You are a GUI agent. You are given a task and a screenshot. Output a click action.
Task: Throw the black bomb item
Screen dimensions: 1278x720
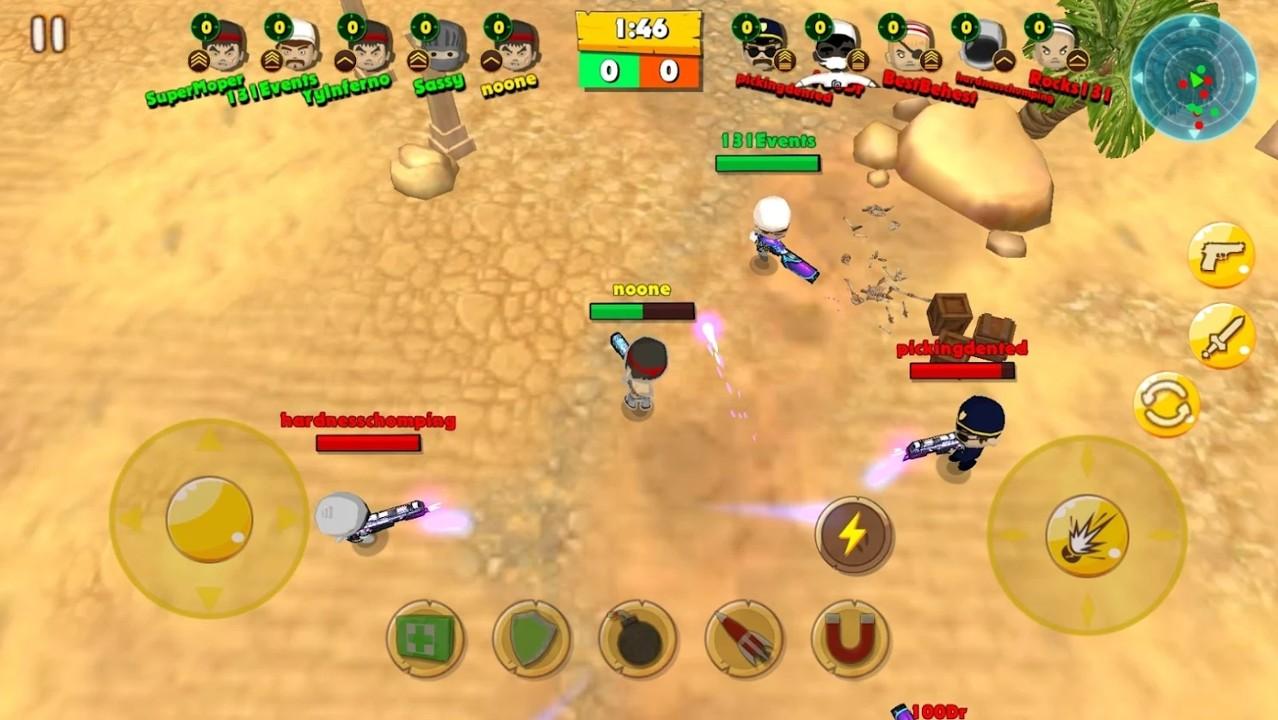coord(638,638)
